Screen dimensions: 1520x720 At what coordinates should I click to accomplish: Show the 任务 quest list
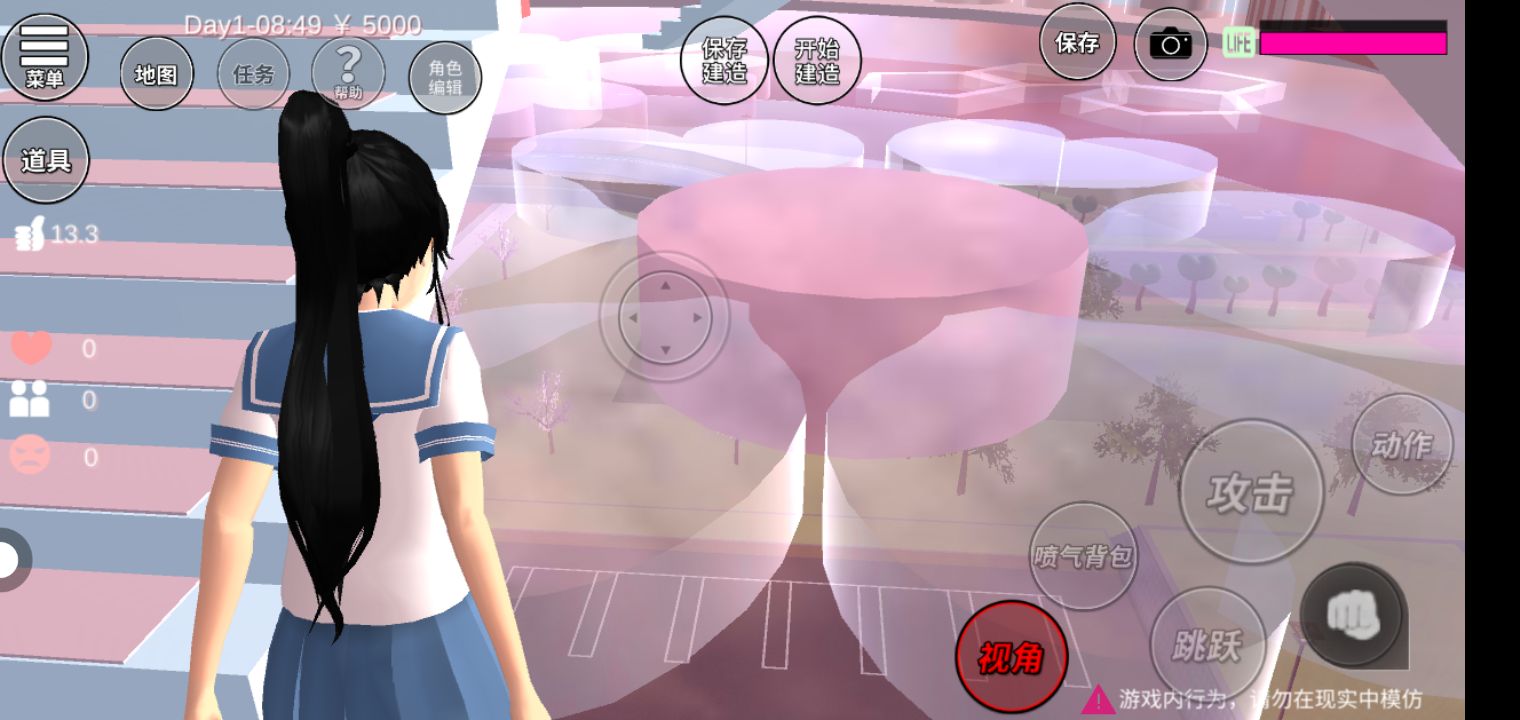point(253,74)
